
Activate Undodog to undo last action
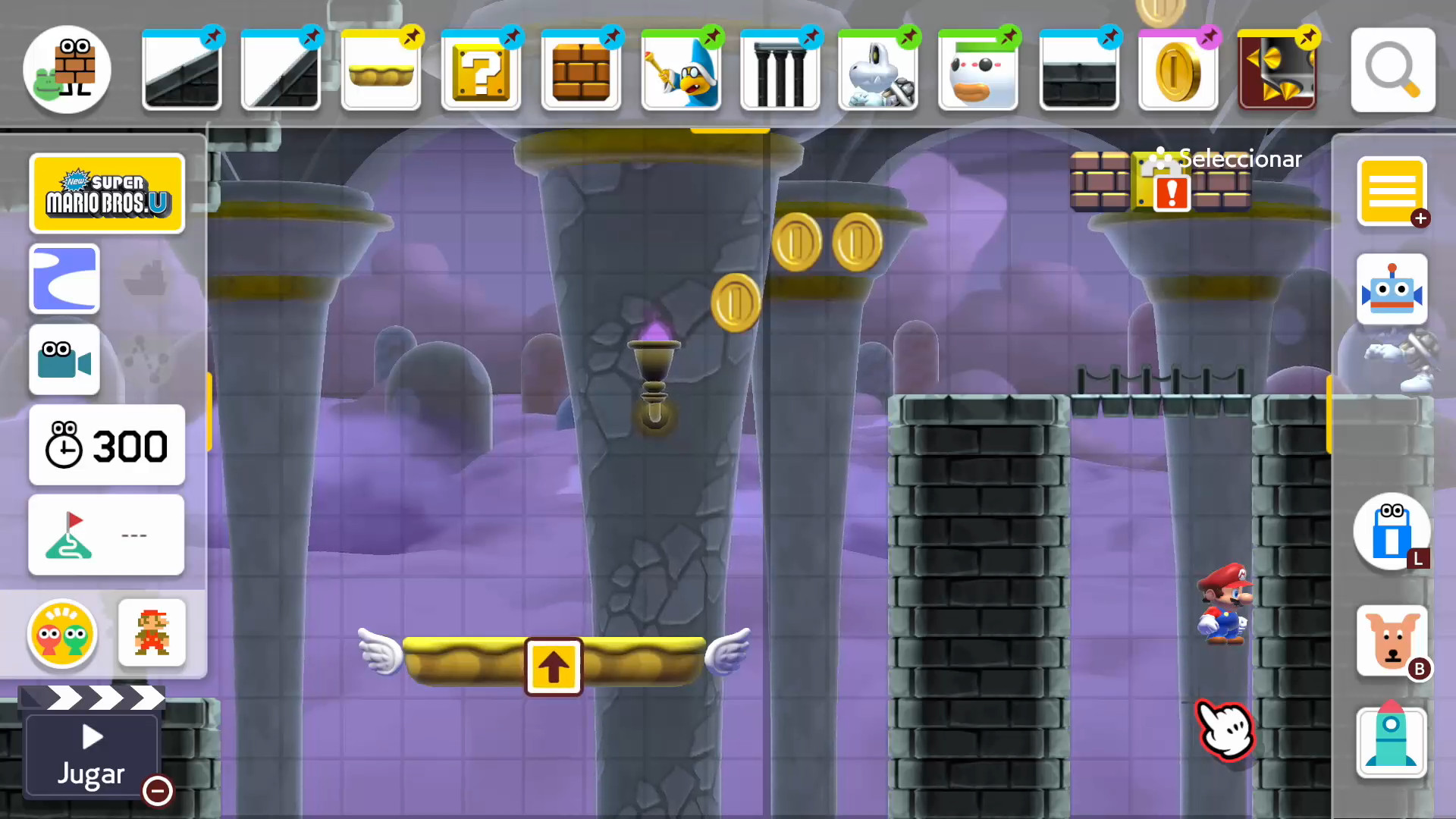coord(1392,641)
